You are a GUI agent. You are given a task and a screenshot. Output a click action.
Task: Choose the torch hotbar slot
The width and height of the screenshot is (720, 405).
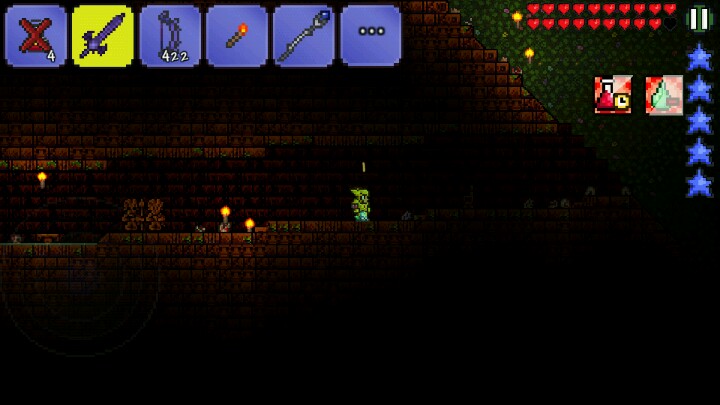(237, 36)
